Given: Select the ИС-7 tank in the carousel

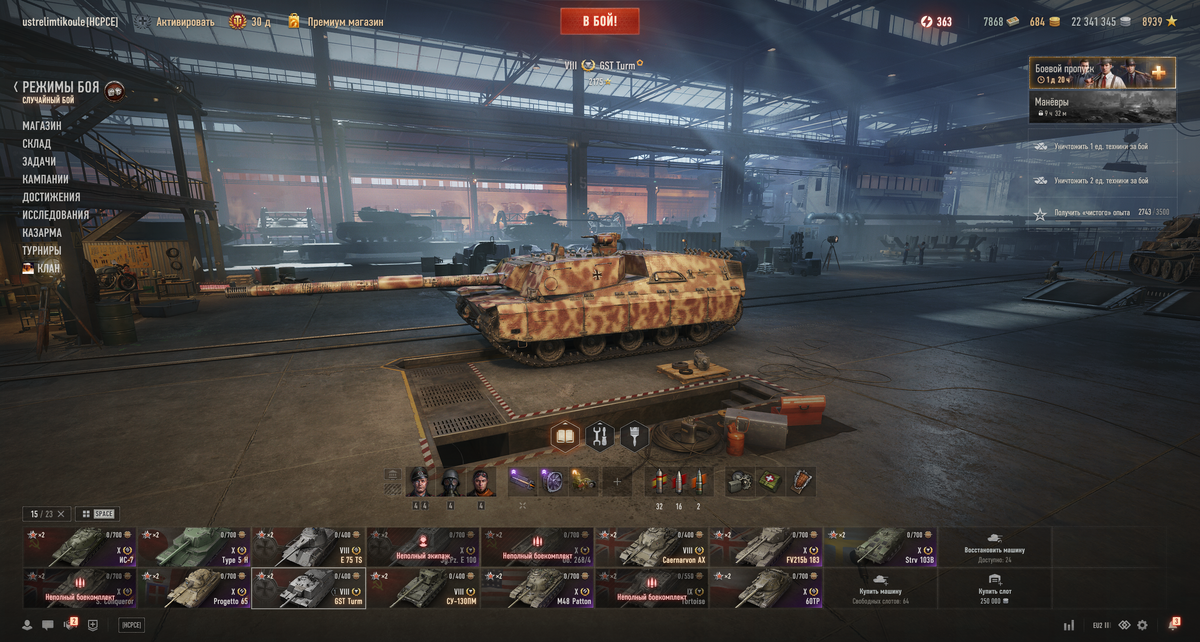Looking at the screenshot, I should point(80,547).
